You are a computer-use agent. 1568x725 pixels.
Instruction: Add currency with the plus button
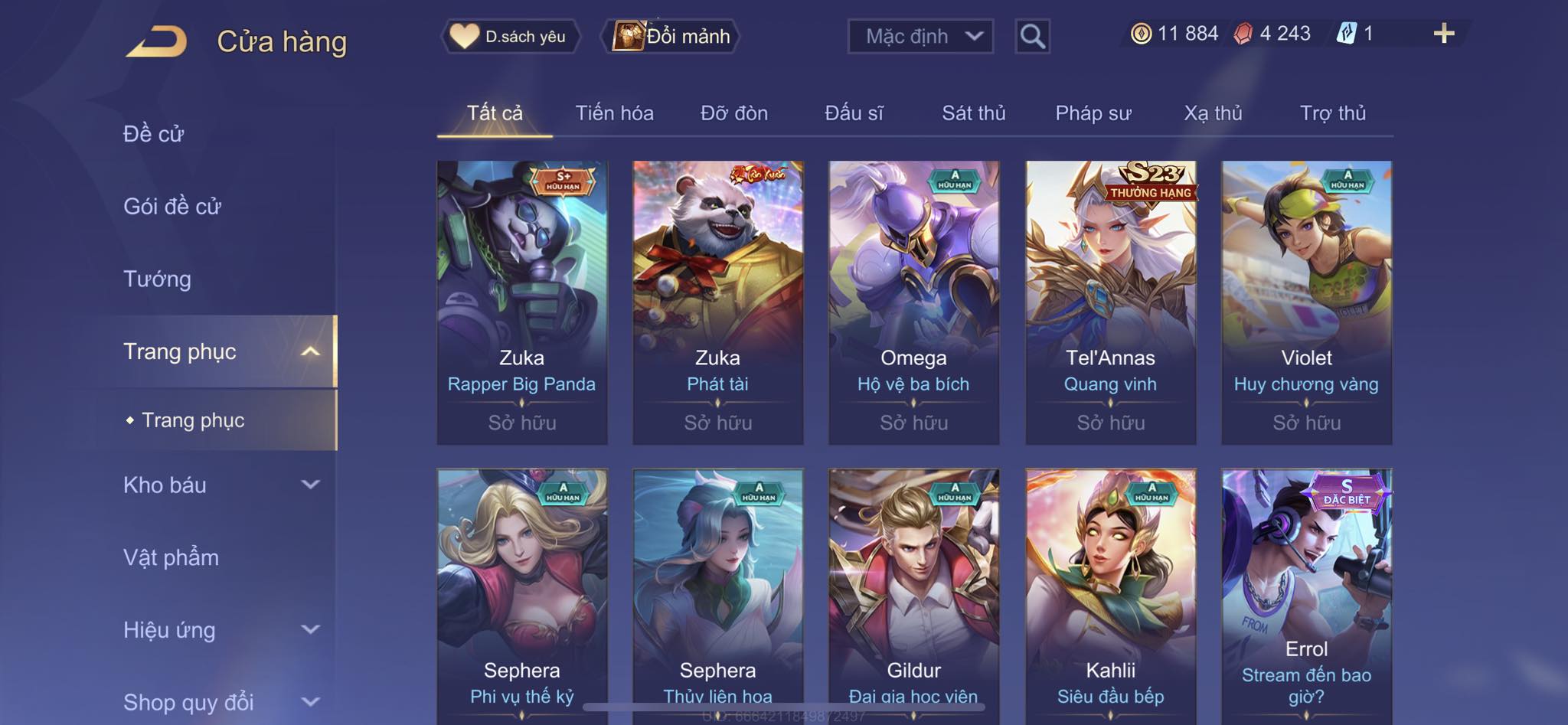1443,34
